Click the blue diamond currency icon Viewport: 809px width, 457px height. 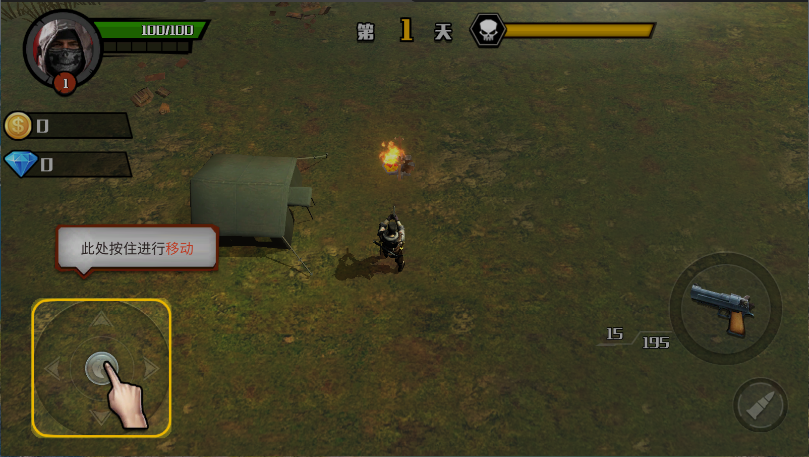pos(20,164)
